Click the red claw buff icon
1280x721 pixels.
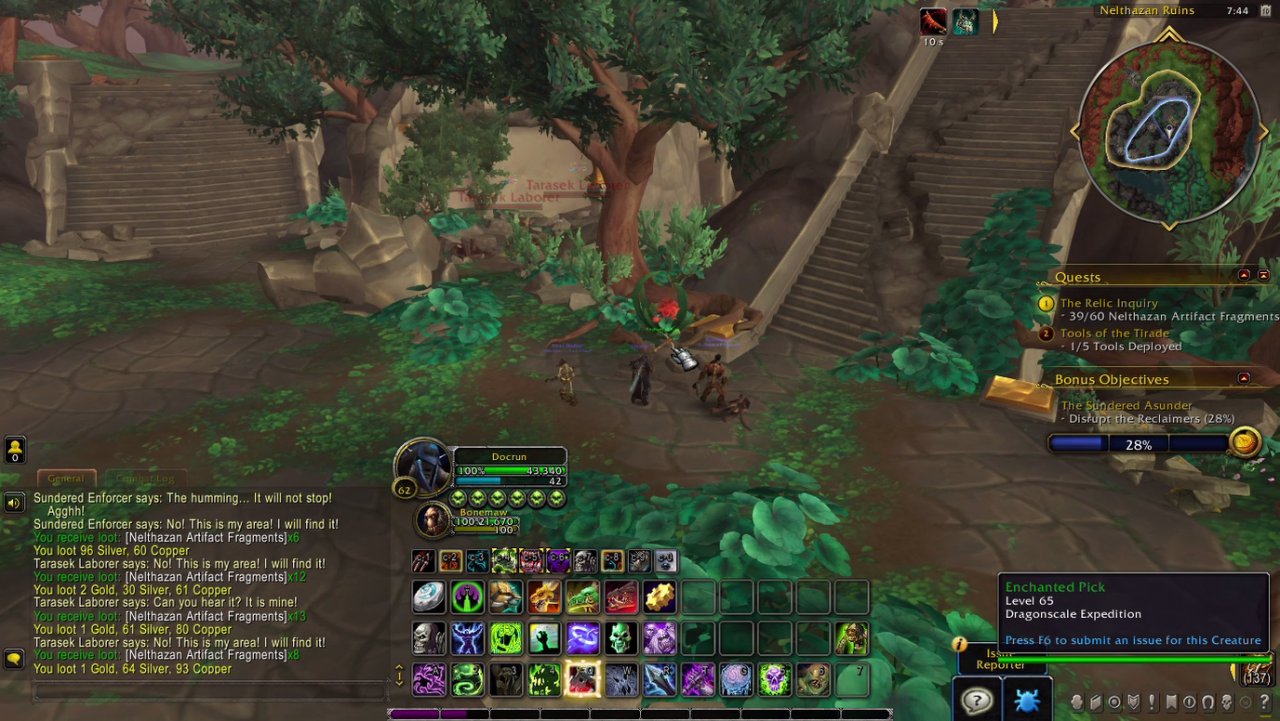coord(933,22)
